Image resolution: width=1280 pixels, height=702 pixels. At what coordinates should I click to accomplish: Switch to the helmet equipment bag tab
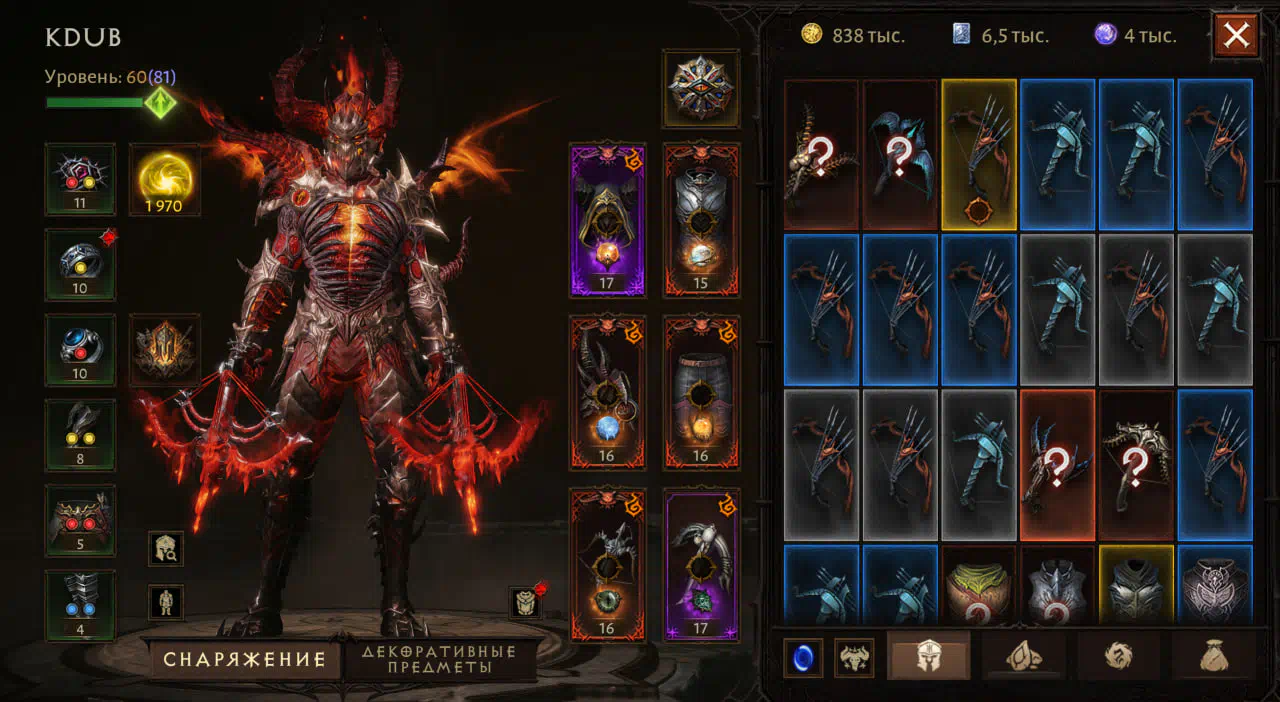click(x=929, y=657)
